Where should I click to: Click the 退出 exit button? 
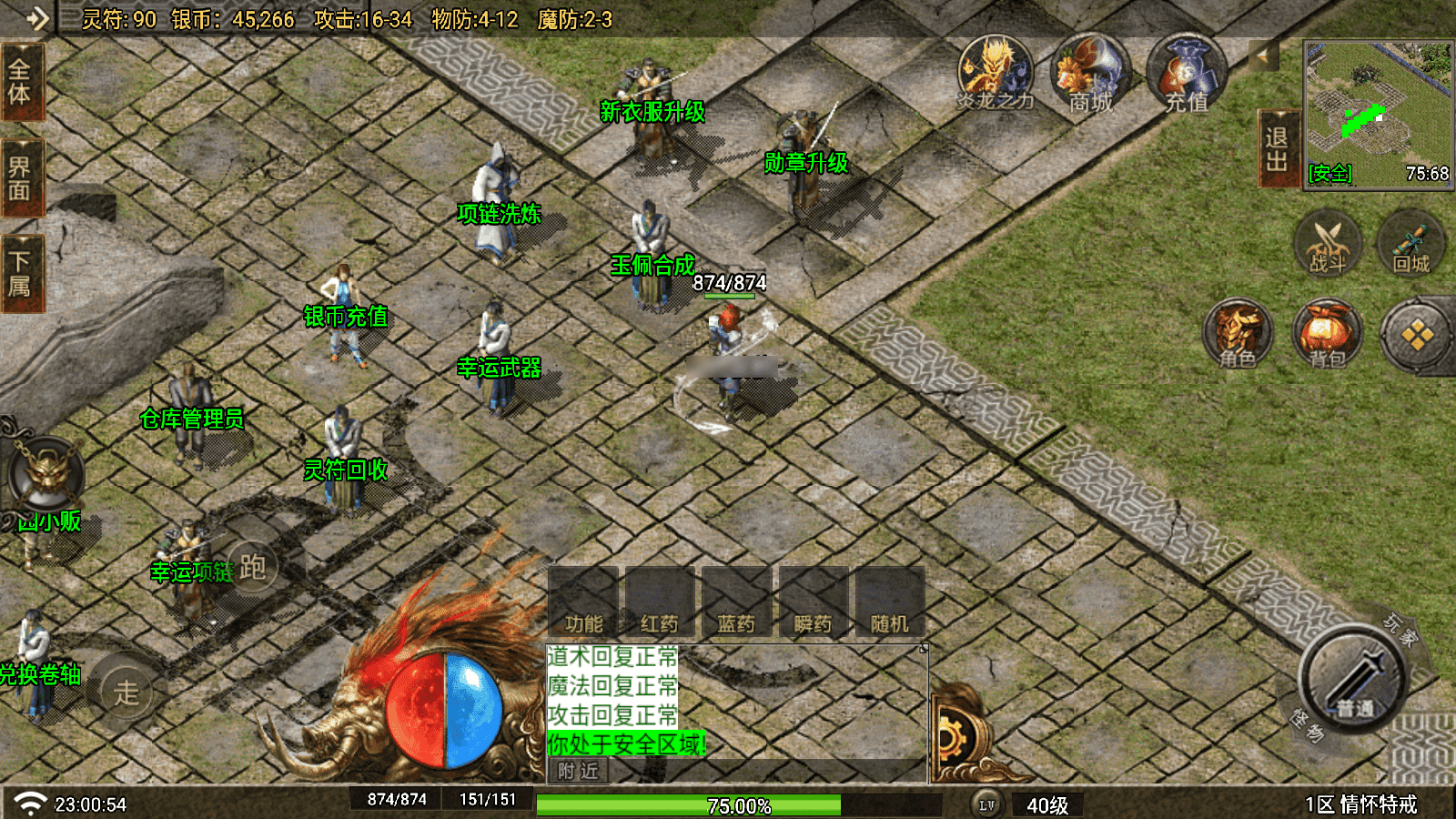point(1276,149)
